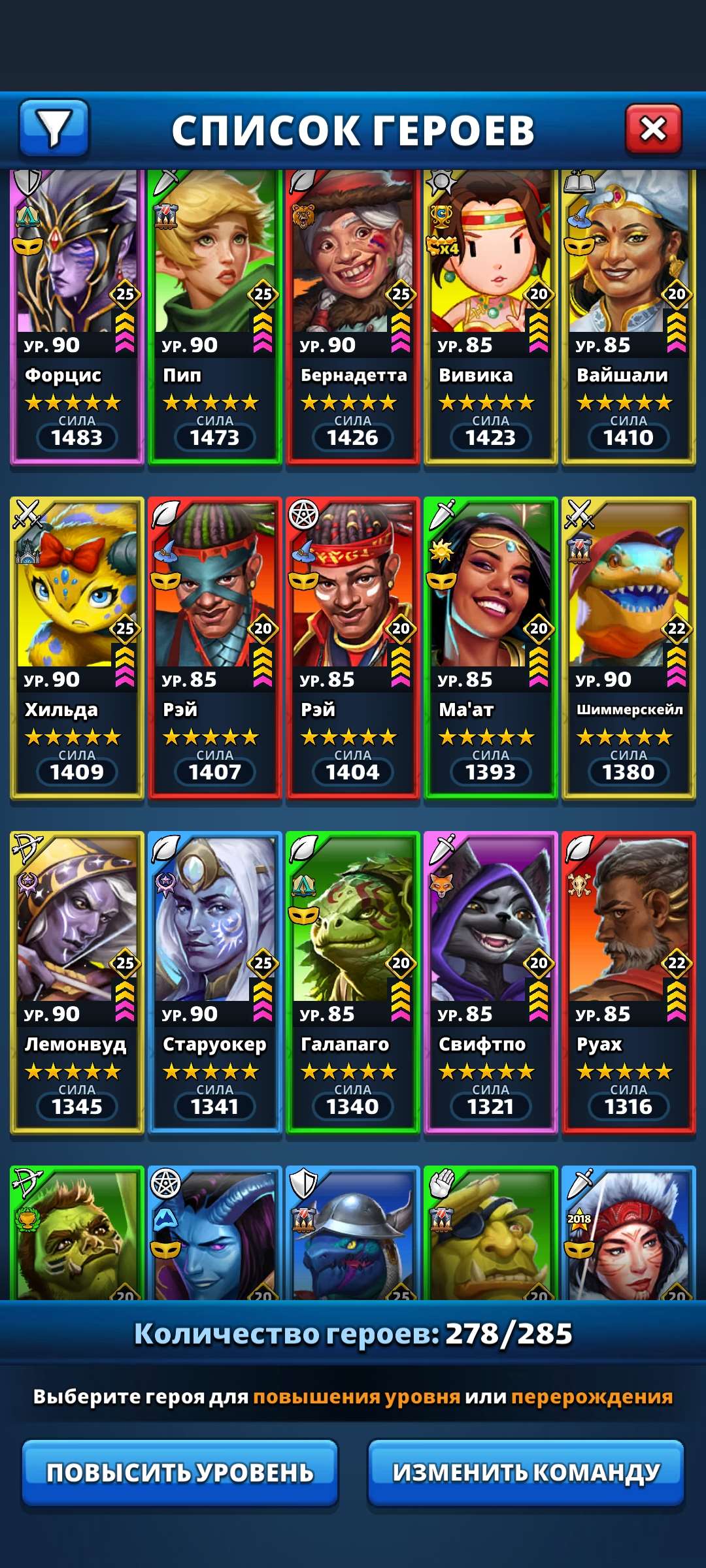Pick the Шиммерскейл hero card

(628, 647)
